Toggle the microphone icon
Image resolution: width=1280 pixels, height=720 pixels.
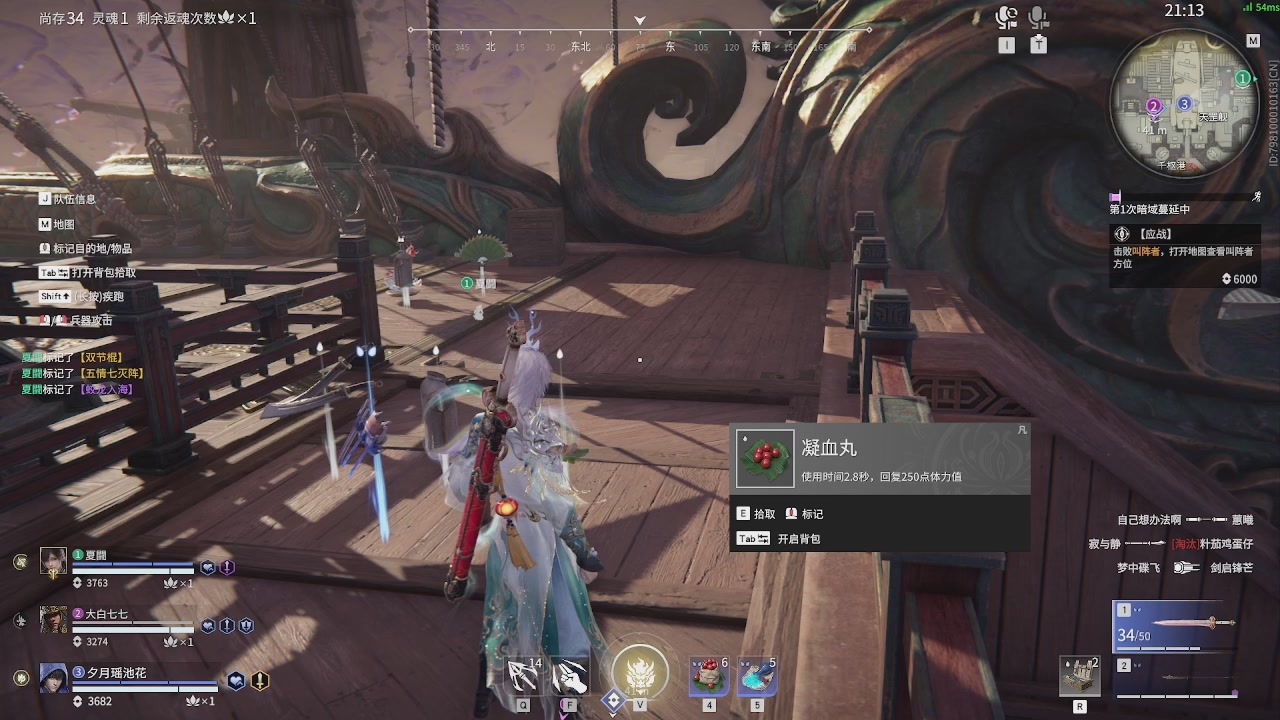[1038, 18]
